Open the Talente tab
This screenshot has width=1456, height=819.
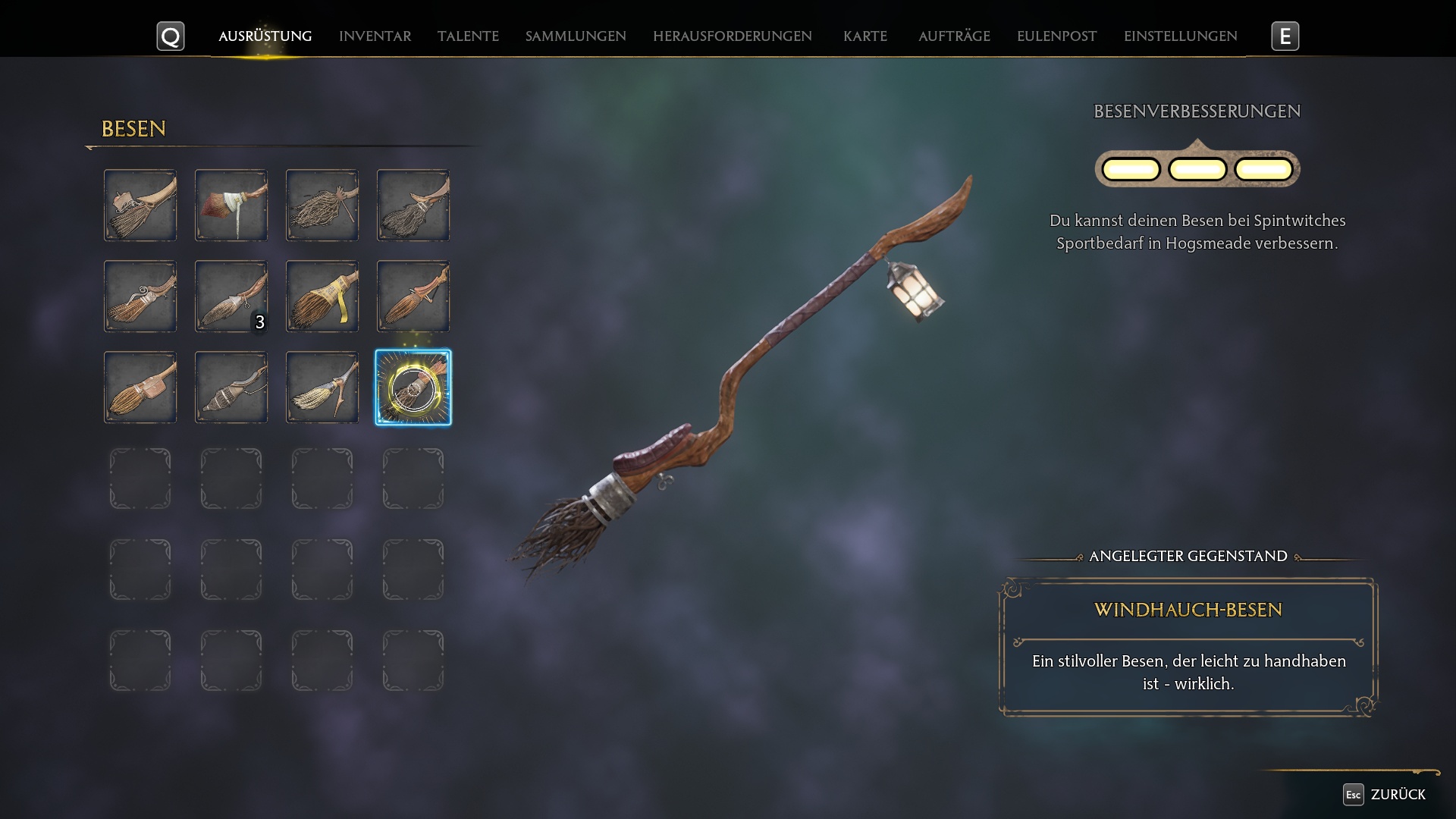468,36
